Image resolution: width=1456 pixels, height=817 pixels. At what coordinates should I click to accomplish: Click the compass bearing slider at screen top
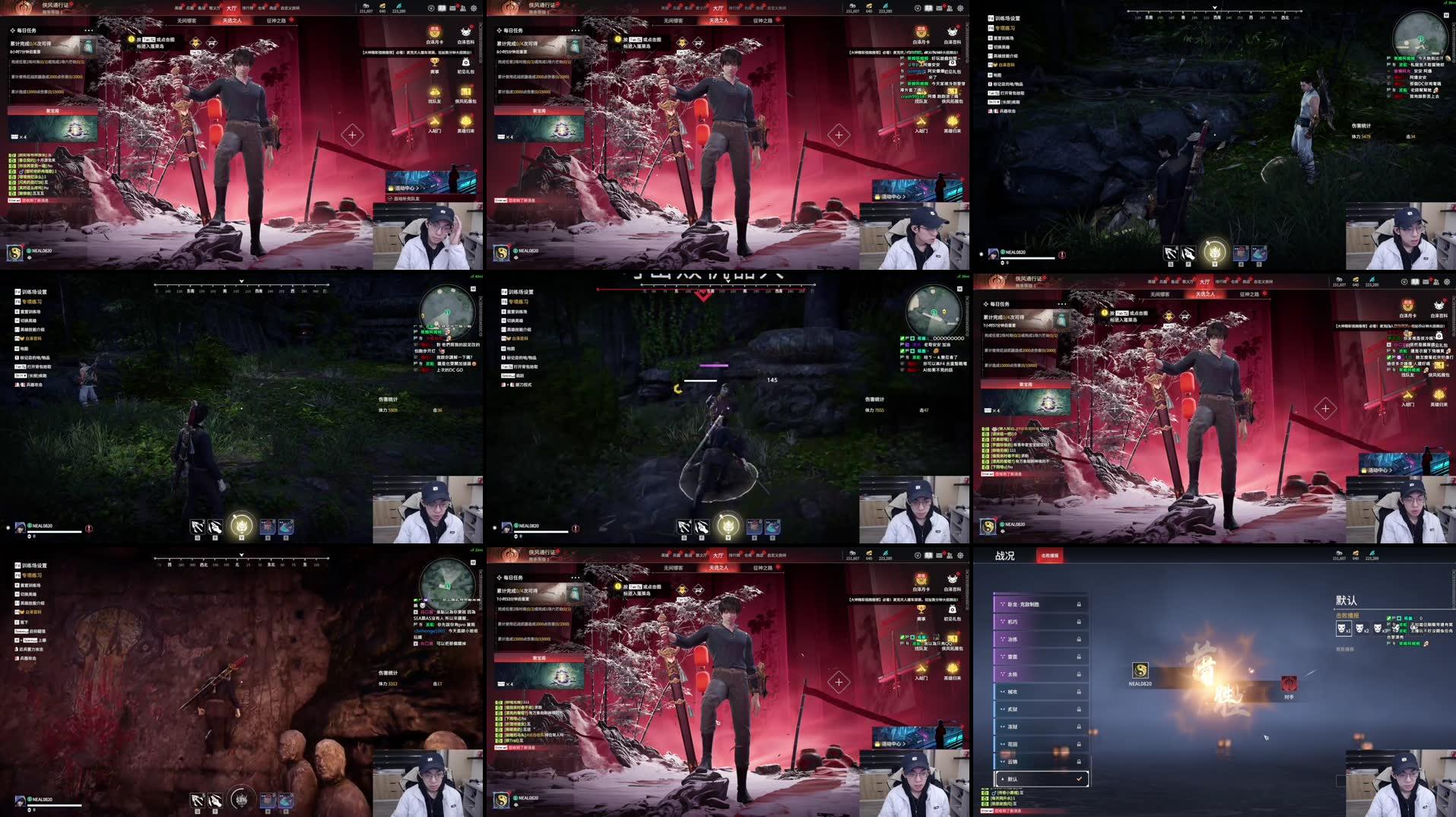click(1214, 11)
